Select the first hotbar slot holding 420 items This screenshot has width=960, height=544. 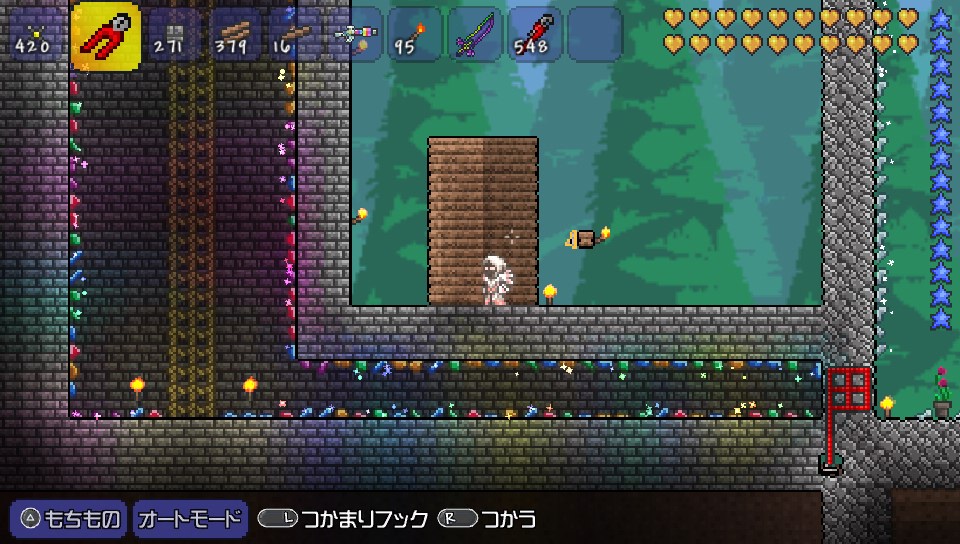point(34,35)
